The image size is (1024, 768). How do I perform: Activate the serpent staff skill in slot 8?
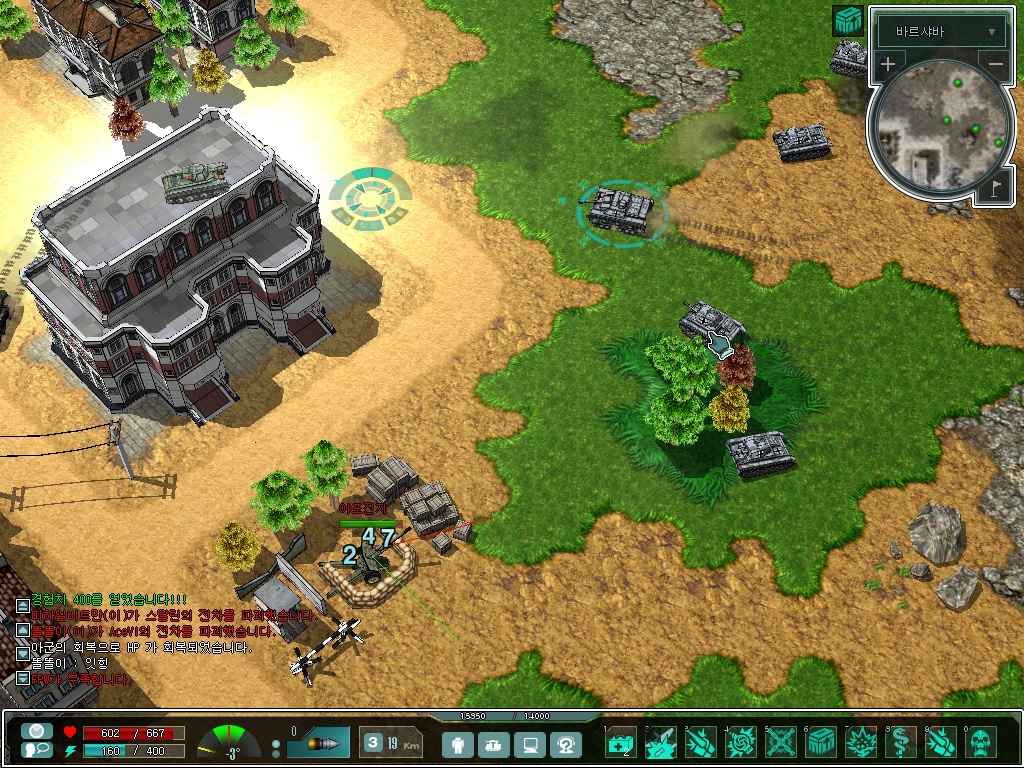(901, 743)
